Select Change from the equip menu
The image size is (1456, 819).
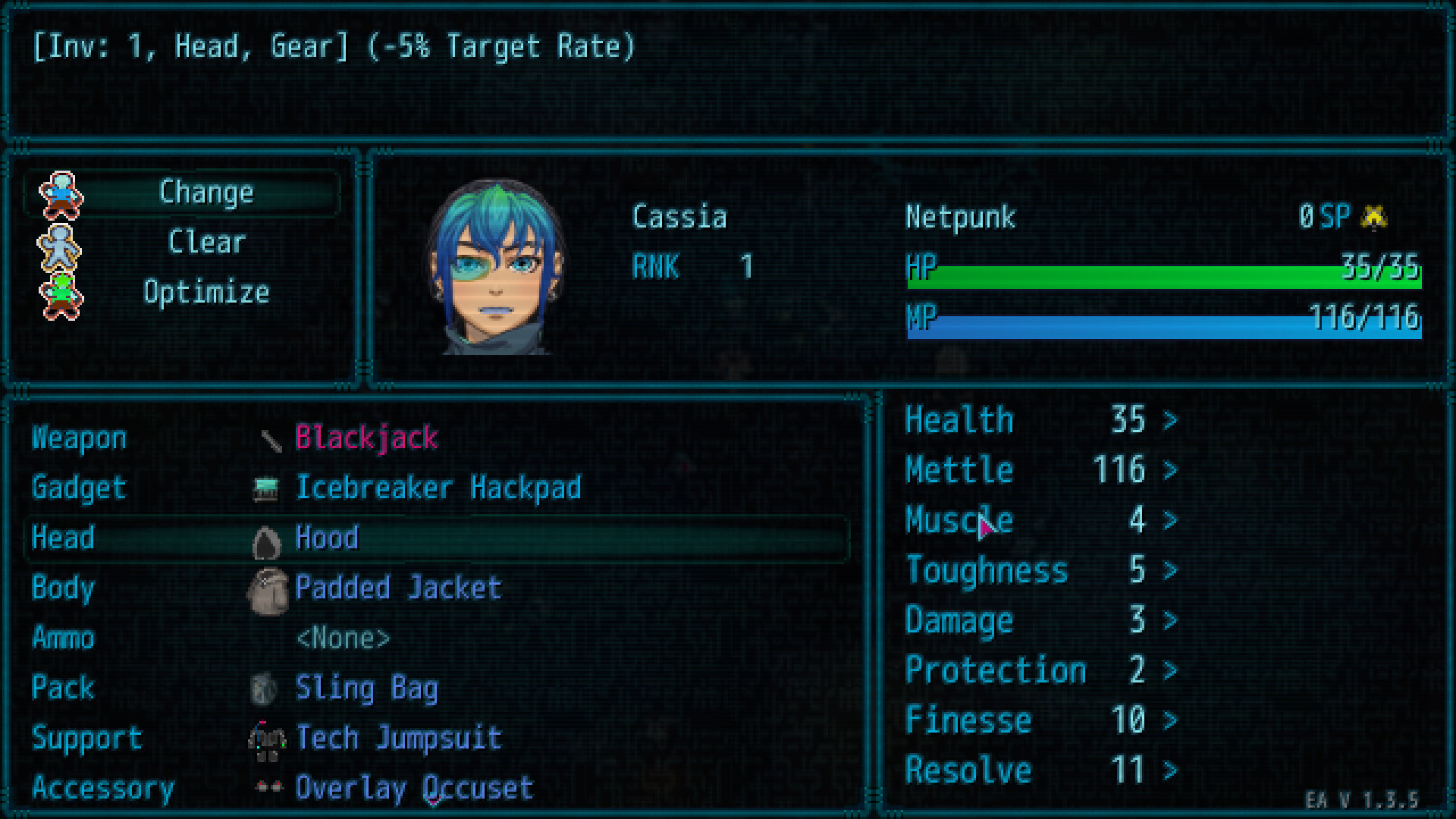tap(206, 192)
